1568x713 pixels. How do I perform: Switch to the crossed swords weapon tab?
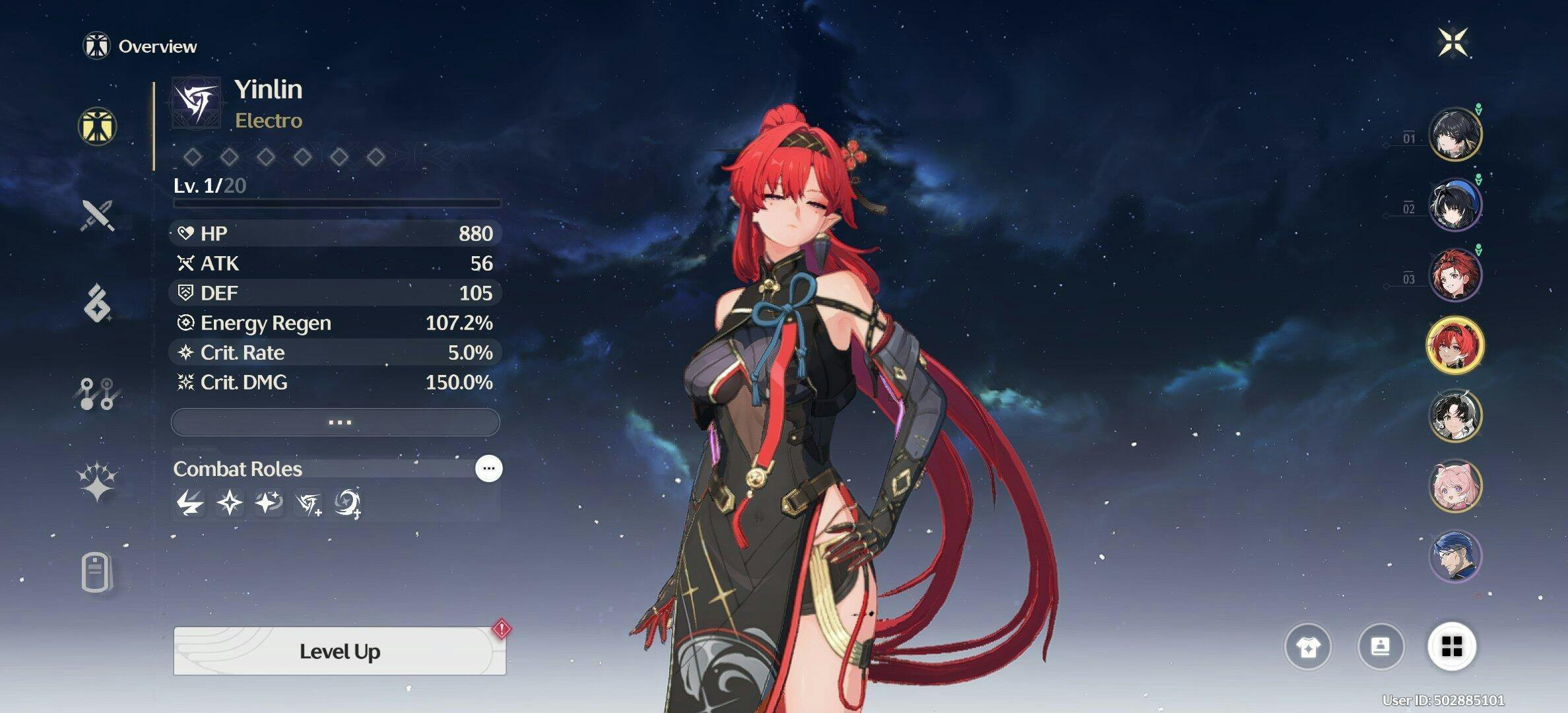[x=98, y=215]
